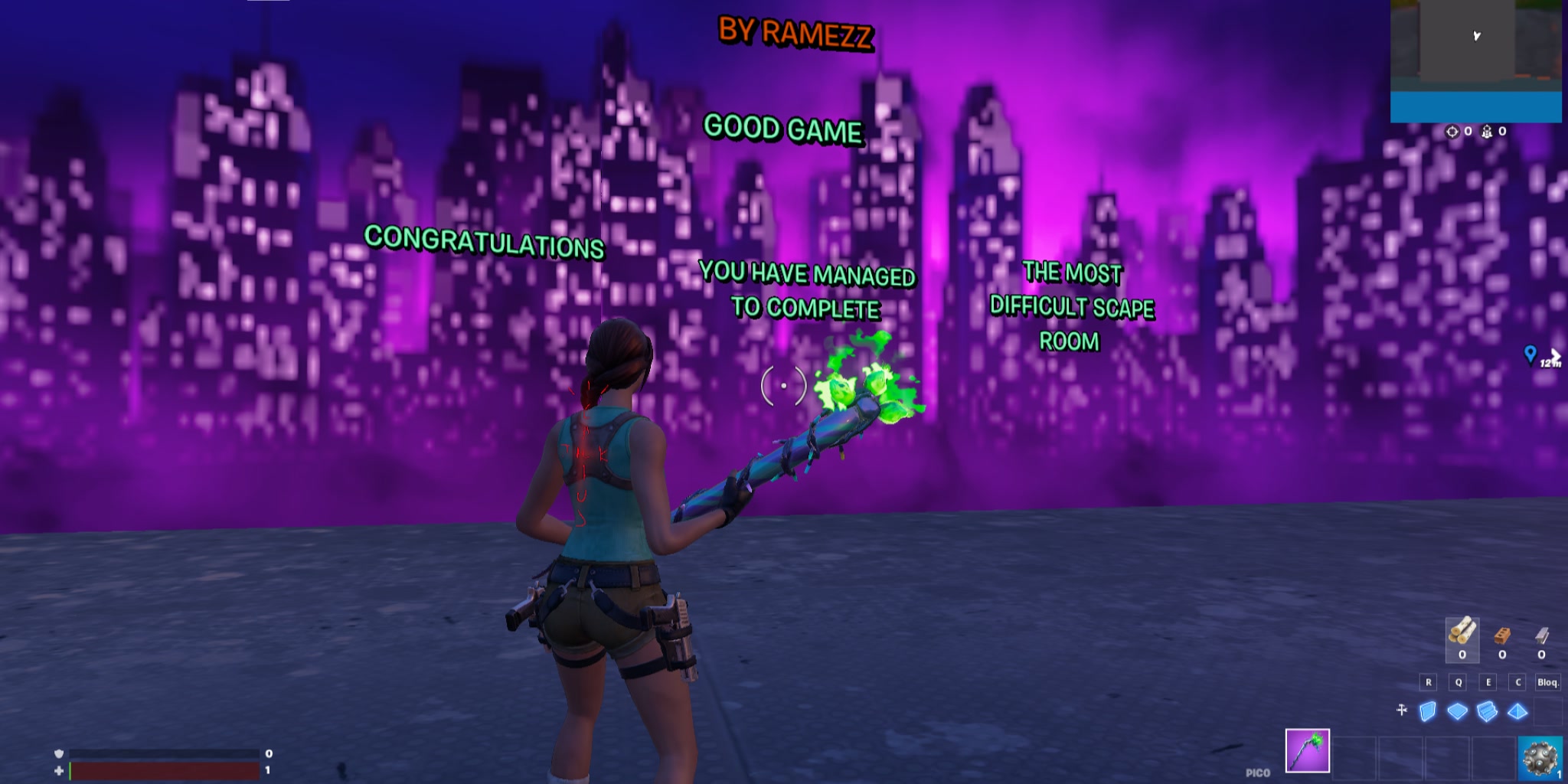This screenshot has height=784, width=1568.
Task: Toggle the Q keybind slot
Action: (1458, 681)
